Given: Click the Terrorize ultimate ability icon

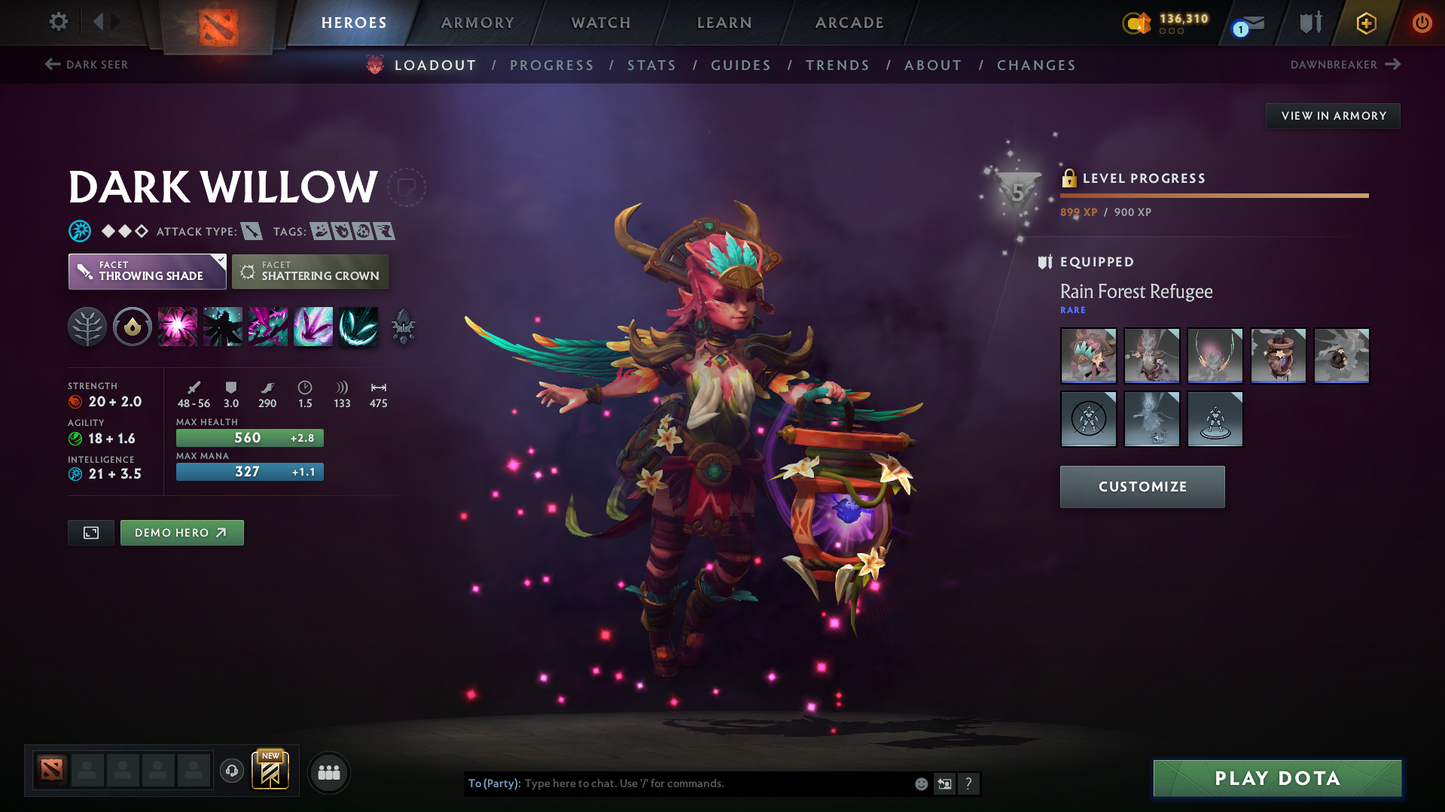Looking at the screenshot, I should coord(357,327).
